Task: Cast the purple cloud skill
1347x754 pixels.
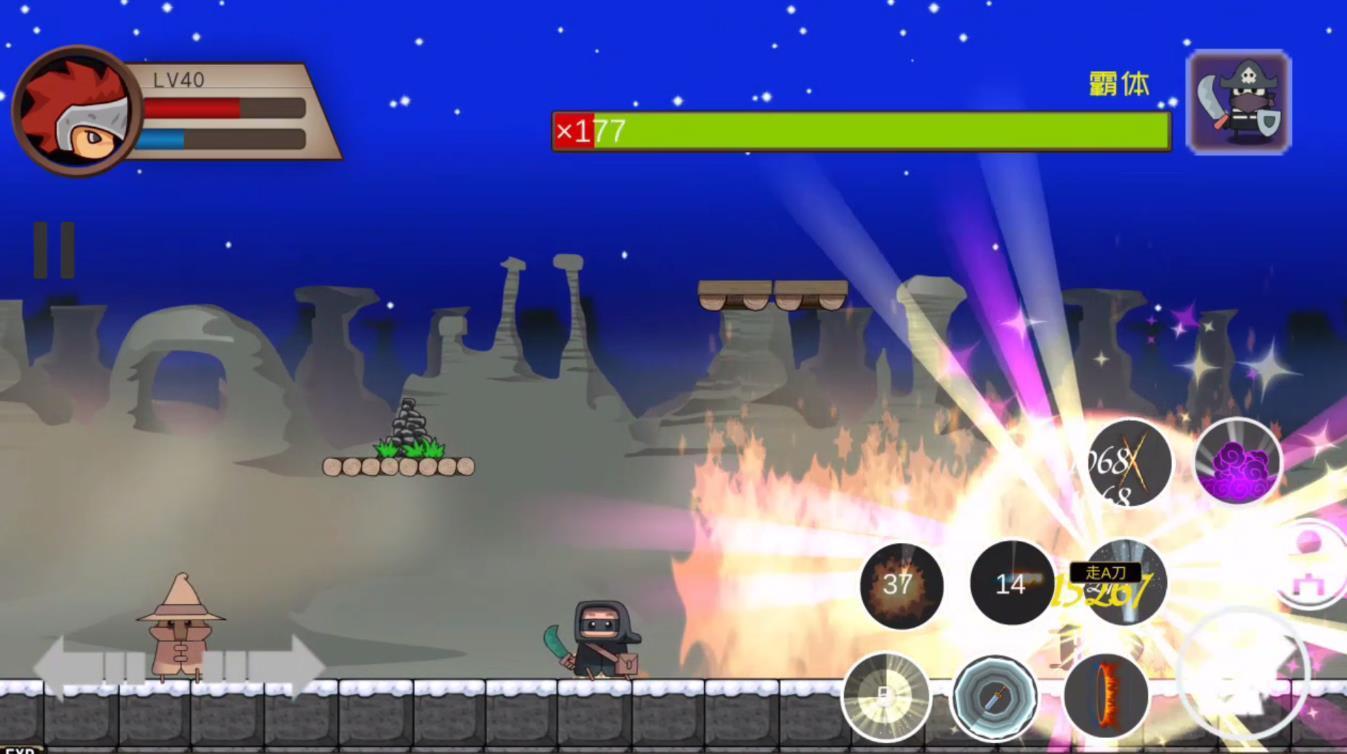Action: tap(1238, 463)
